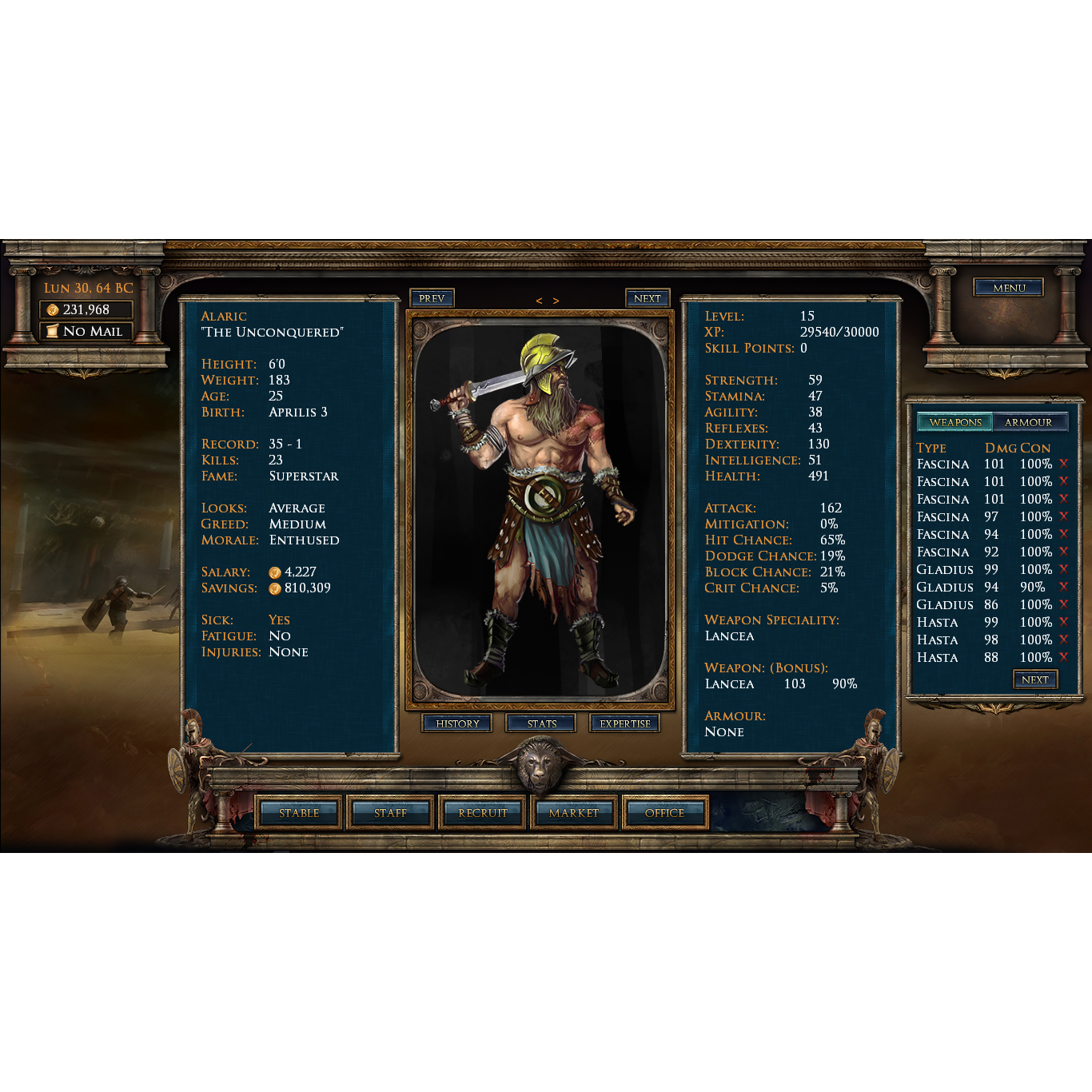Image resolution: width=1092 pixels, height=1092 pixels.
Task: Discard the top Fascina 101 weapon
Action: point(1063,464)
